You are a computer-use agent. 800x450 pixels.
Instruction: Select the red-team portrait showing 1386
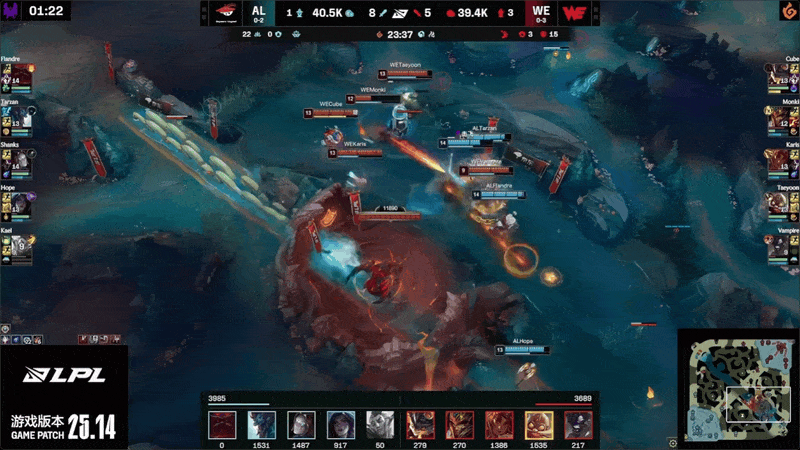coord(499,425)
